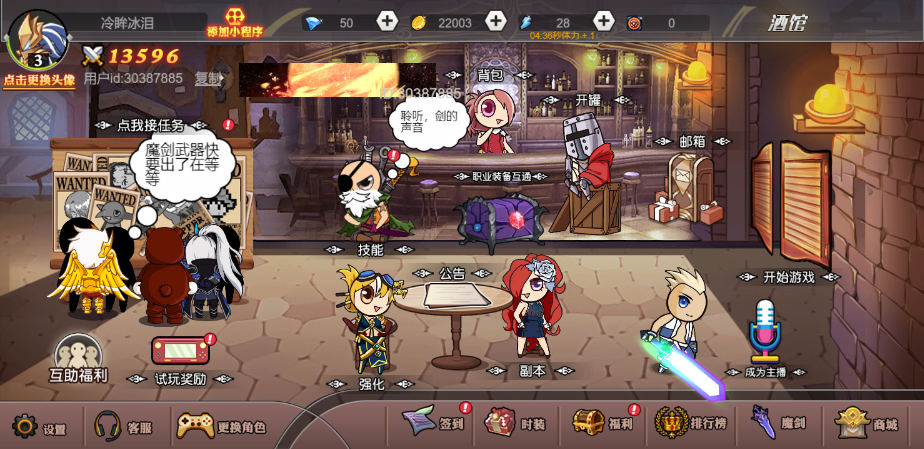The height and width of the screenshot is (449, 924).
Task: Open the 福利 treasure chest rewards
Action: [x=603, y=423]
